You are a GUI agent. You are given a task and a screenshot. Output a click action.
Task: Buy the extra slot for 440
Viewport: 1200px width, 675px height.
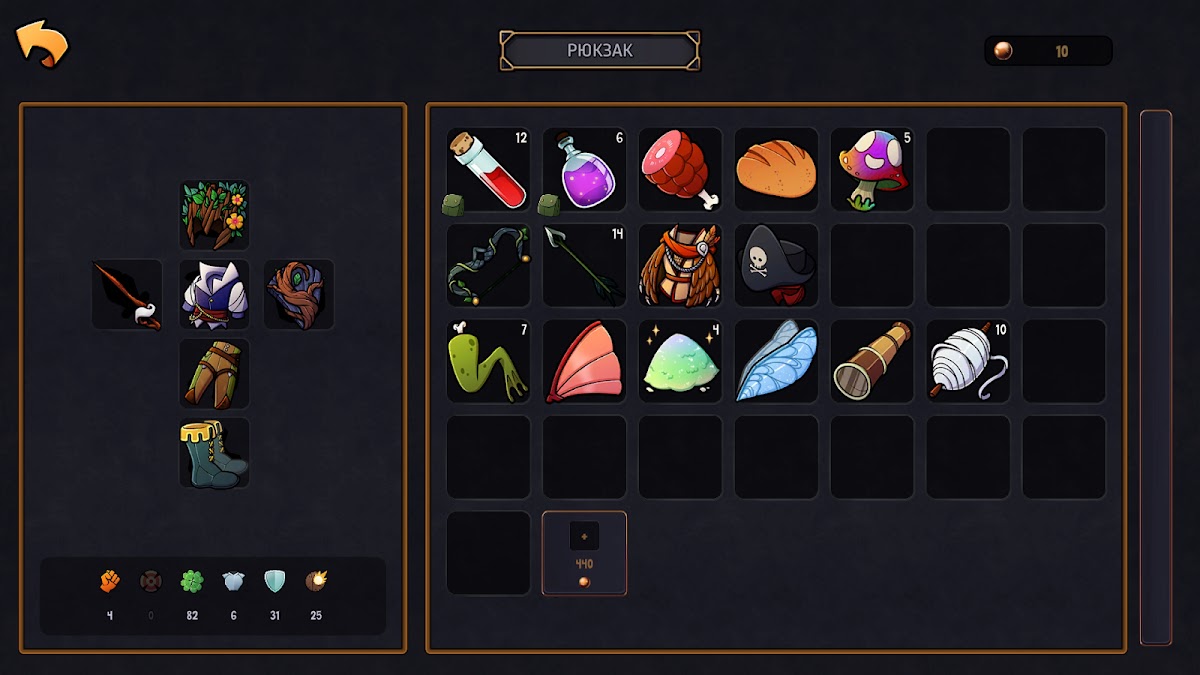[584, 553]
